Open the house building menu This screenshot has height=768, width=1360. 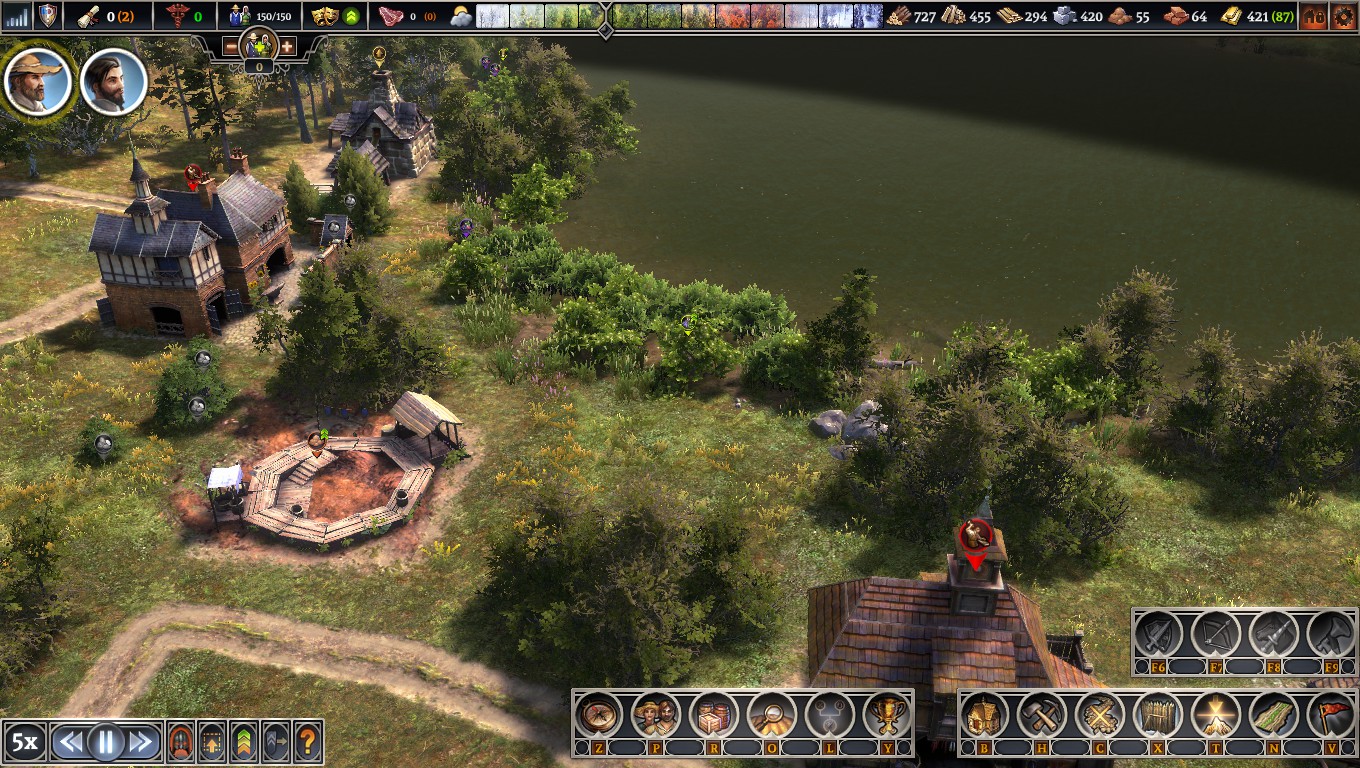click(985, 715)
